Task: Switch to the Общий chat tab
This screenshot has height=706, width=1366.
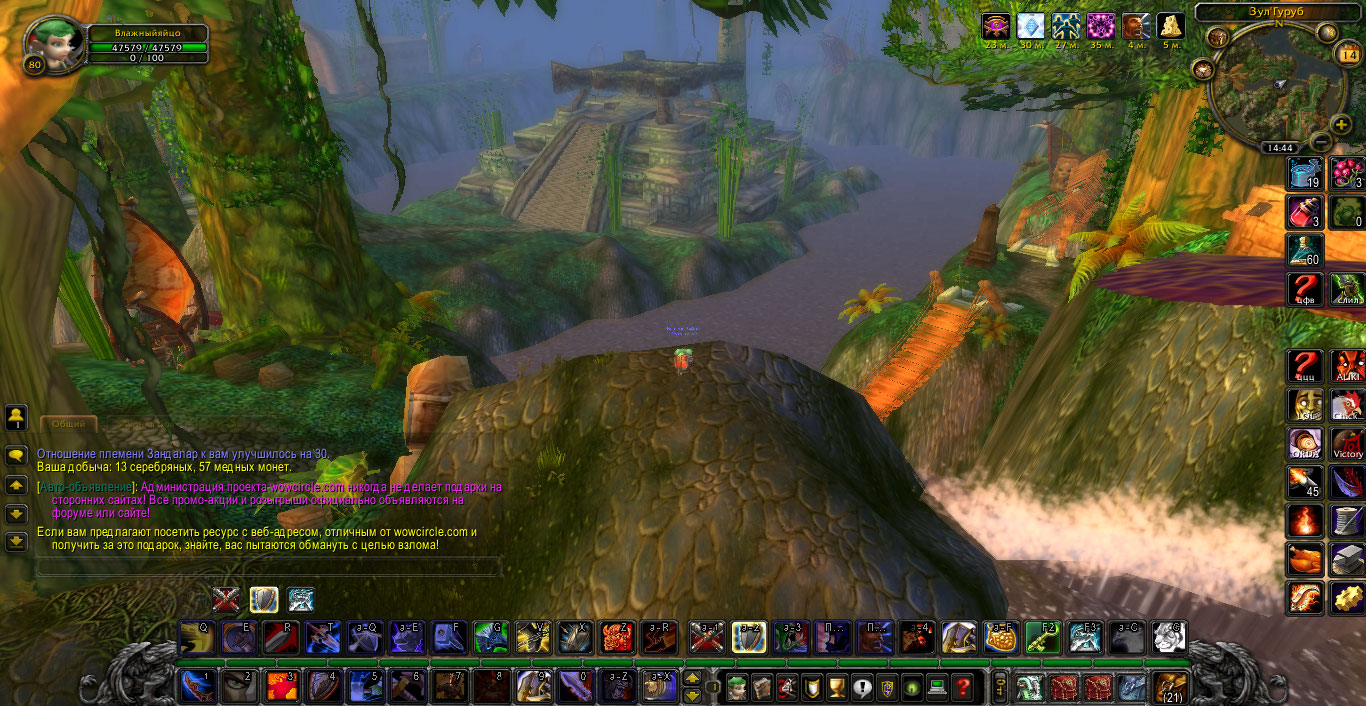Action: (x=68, y=424)
